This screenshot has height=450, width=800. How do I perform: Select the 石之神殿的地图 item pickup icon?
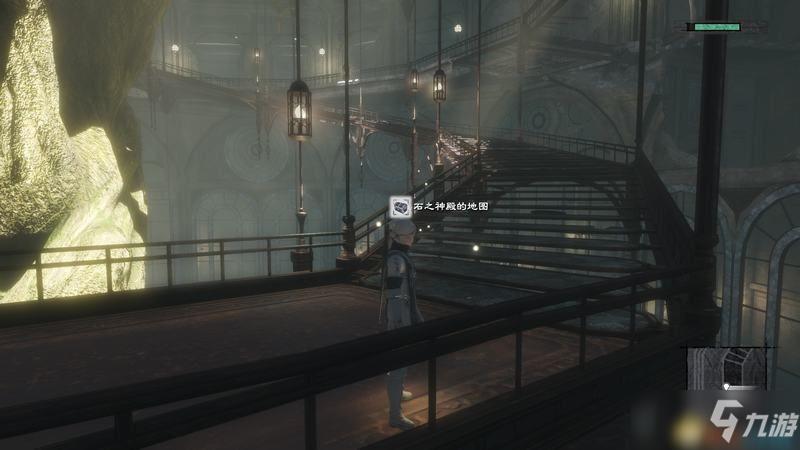(401, 207)
